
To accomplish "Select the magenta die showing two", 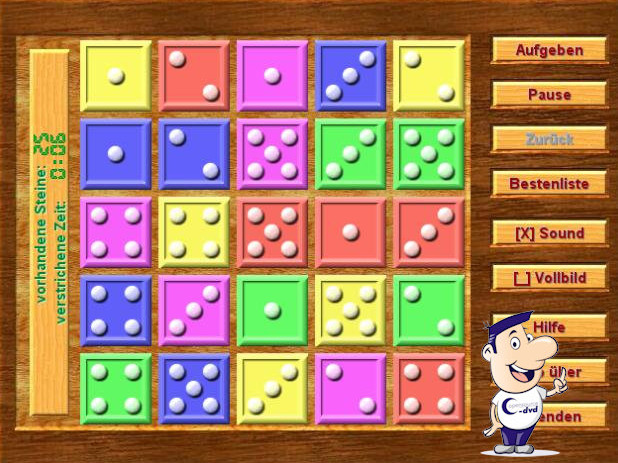I will click(350, 388).
